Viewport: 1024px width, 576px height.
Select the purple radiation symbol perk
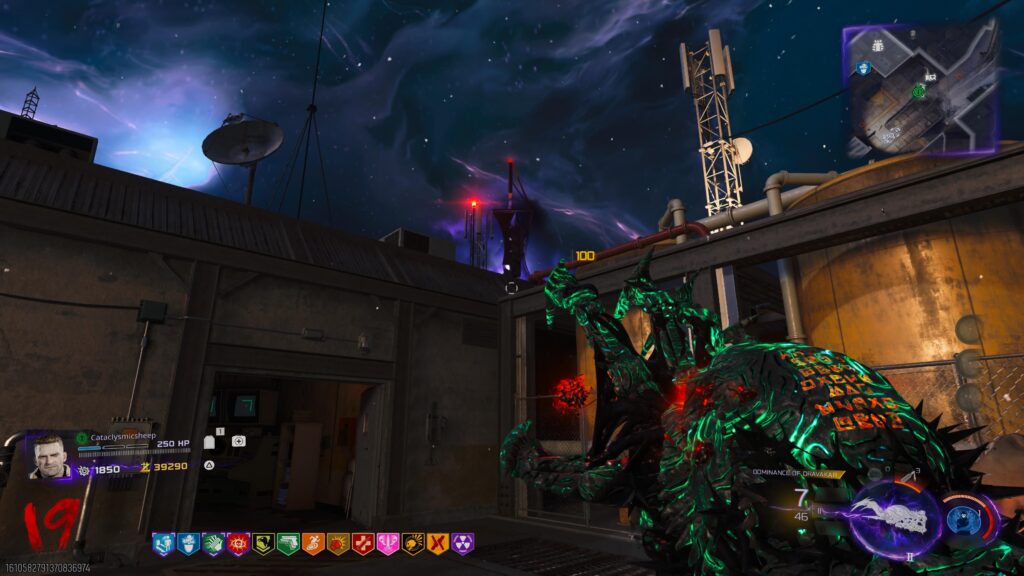(x=463, y=544)
